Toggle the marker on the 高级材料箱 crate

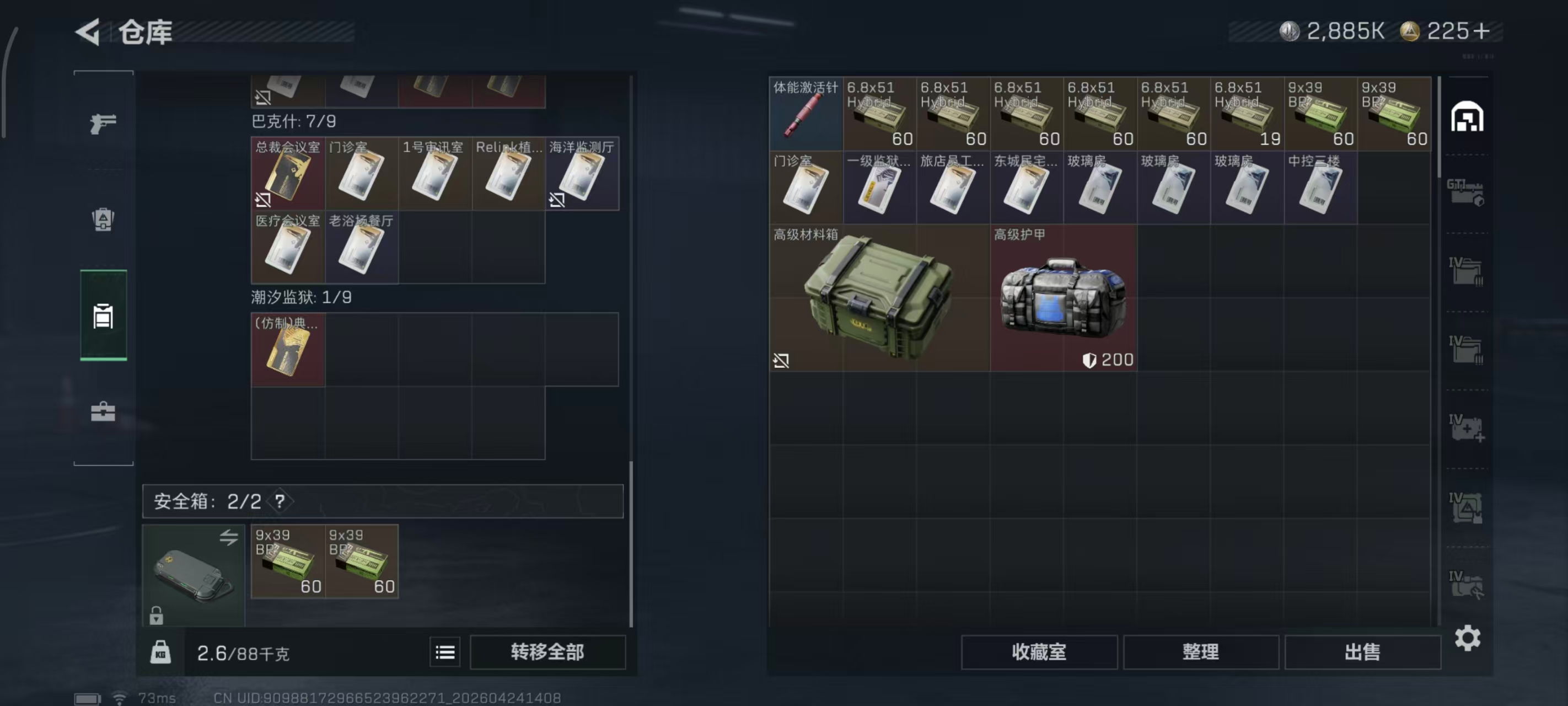(x=781, y=361)
